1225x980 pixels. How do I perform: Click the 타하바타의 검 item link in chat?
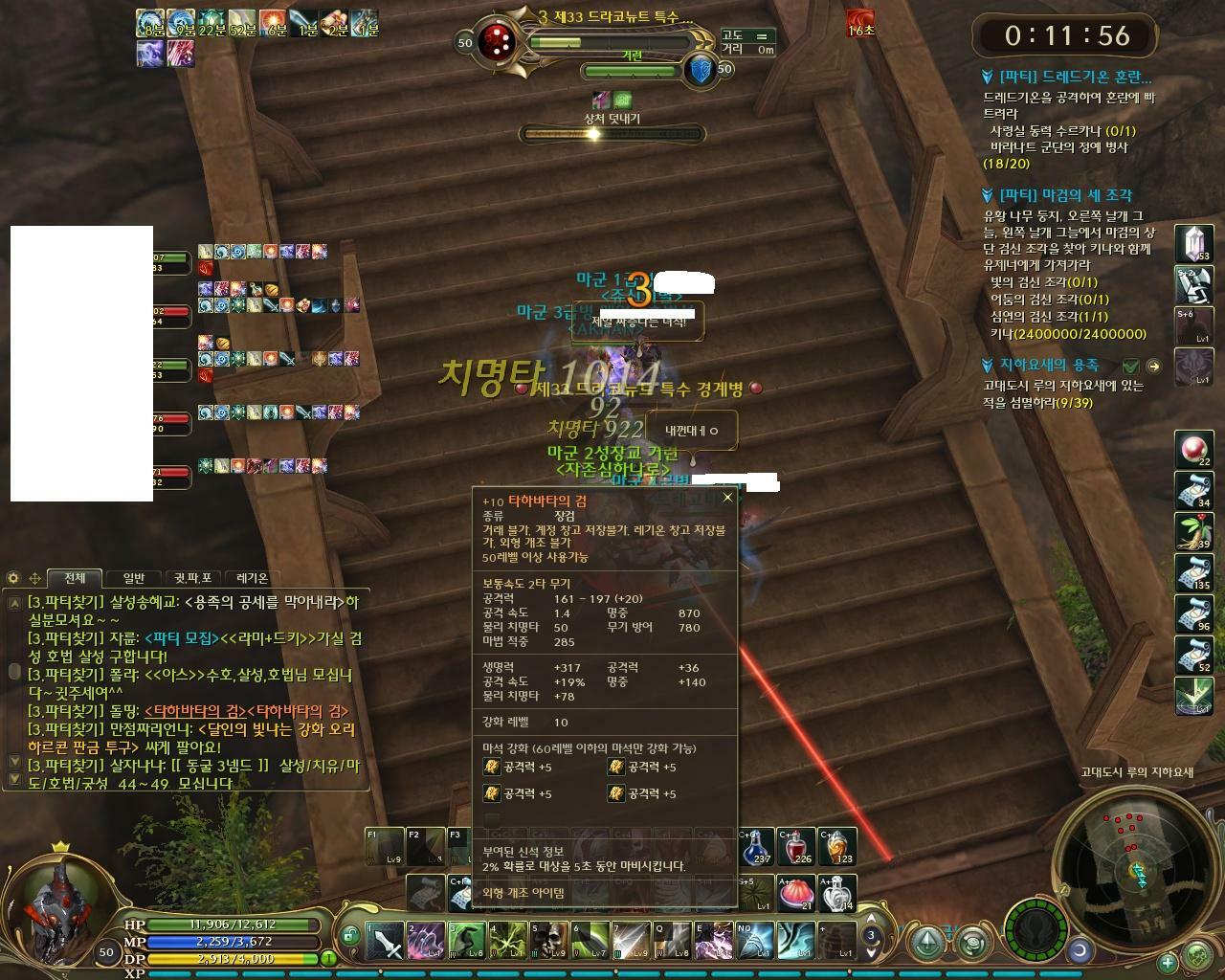point(194,712)
